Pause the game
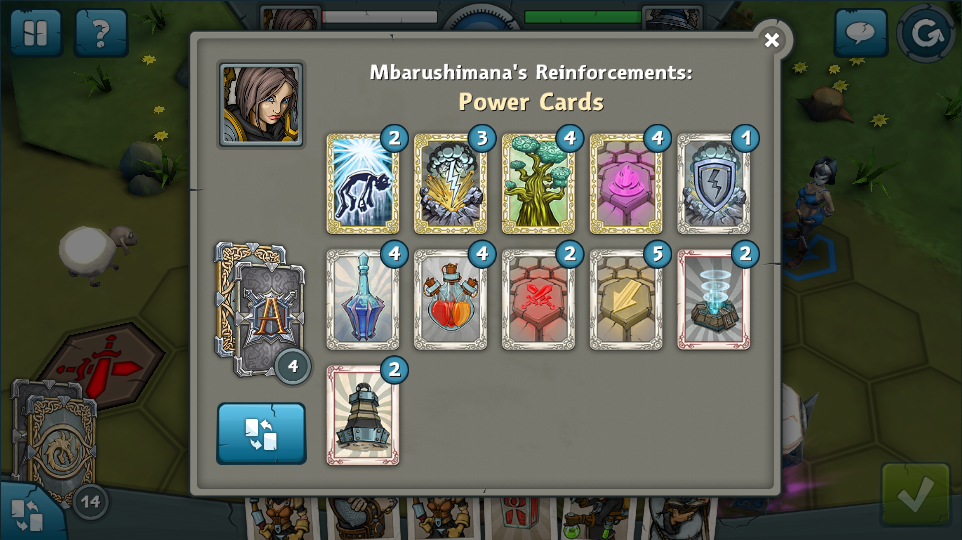Viewport: 962px width, 540px height. click(x=36, y=33)
